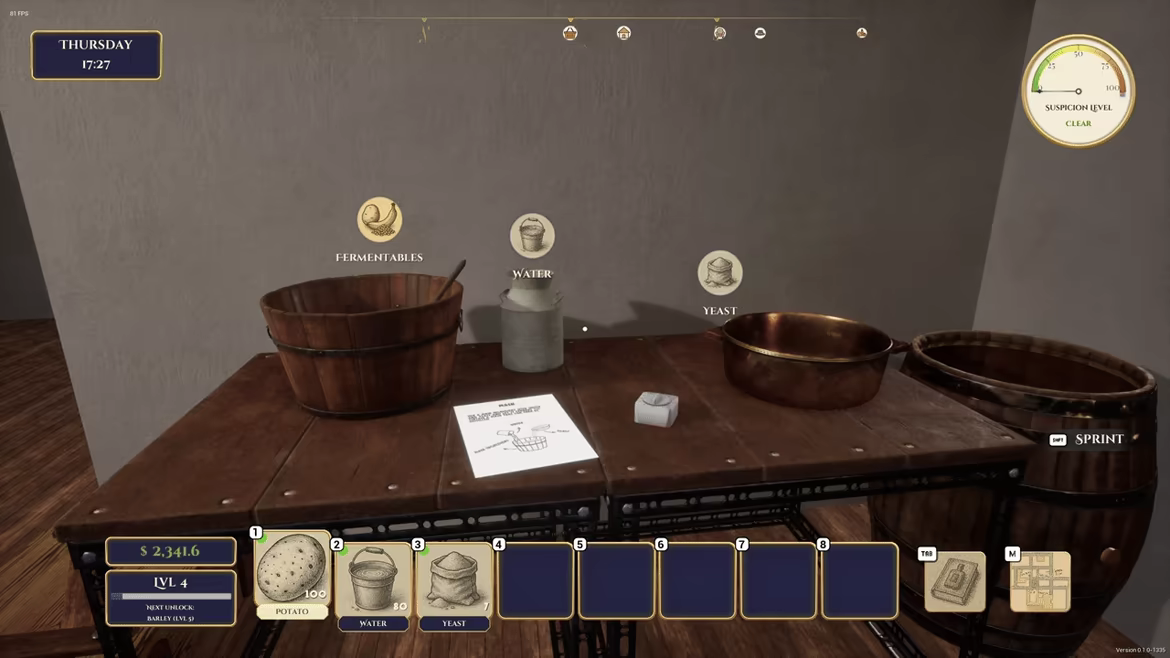Choose the Yeast sack hotbar slot

[x=454, y=579]
